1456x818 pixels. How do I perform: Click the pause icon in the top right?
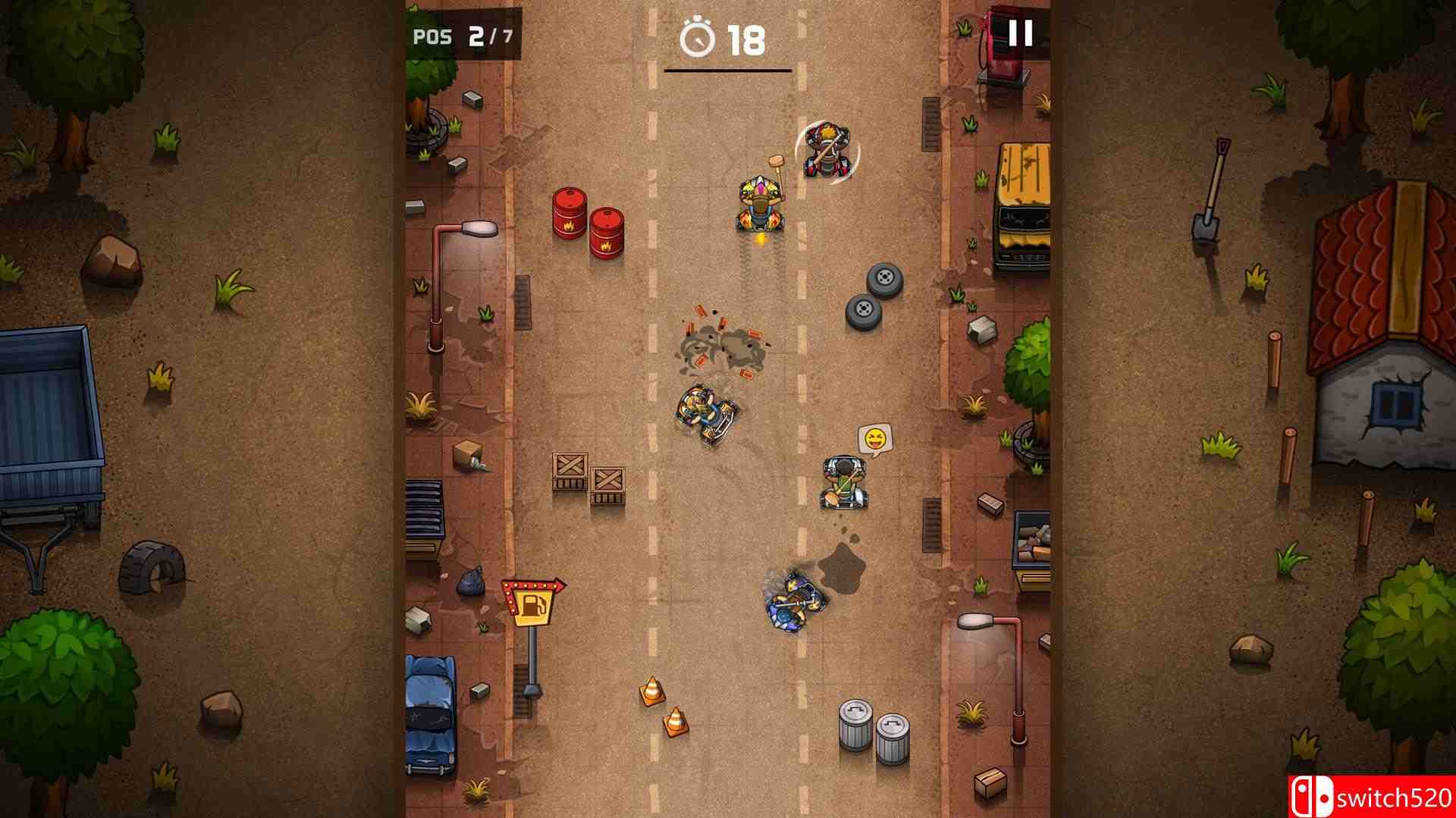[1020, 32]
